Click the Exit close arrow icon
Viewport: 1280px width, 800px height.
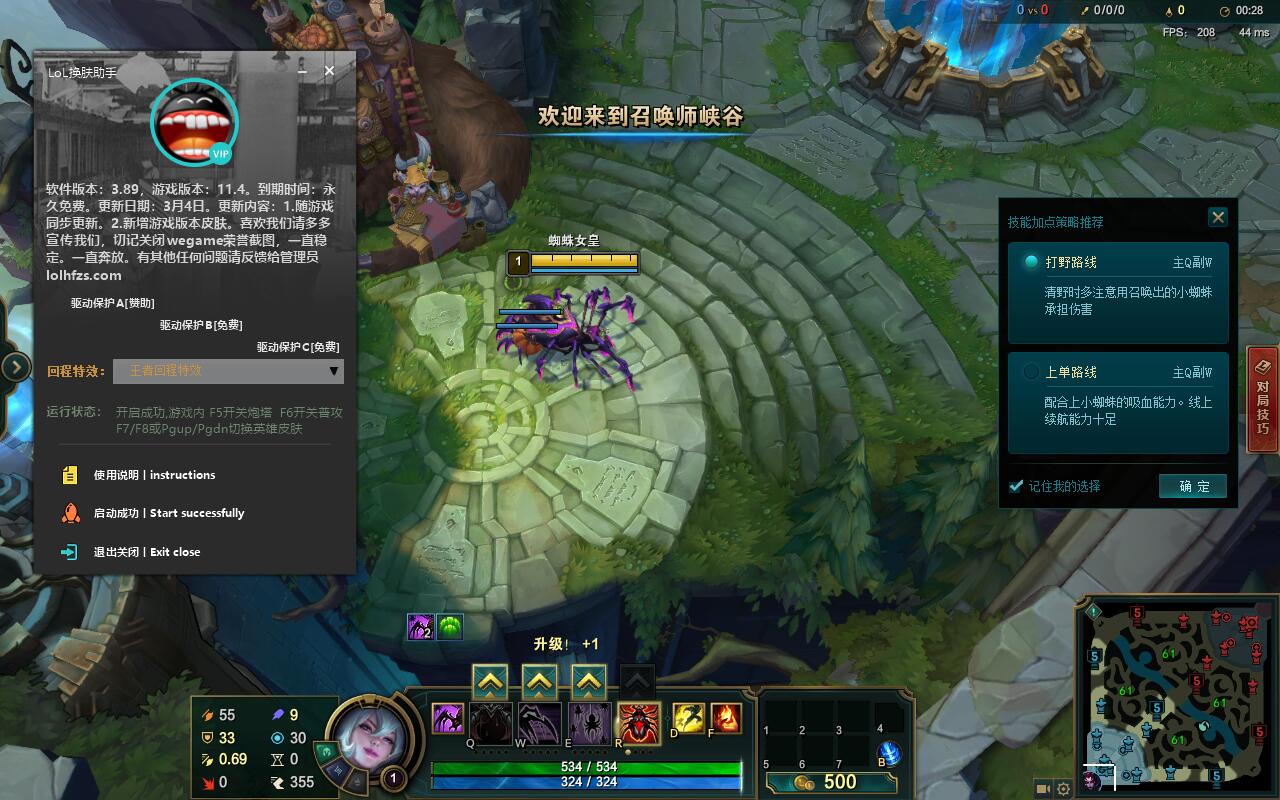pos(68,551)
